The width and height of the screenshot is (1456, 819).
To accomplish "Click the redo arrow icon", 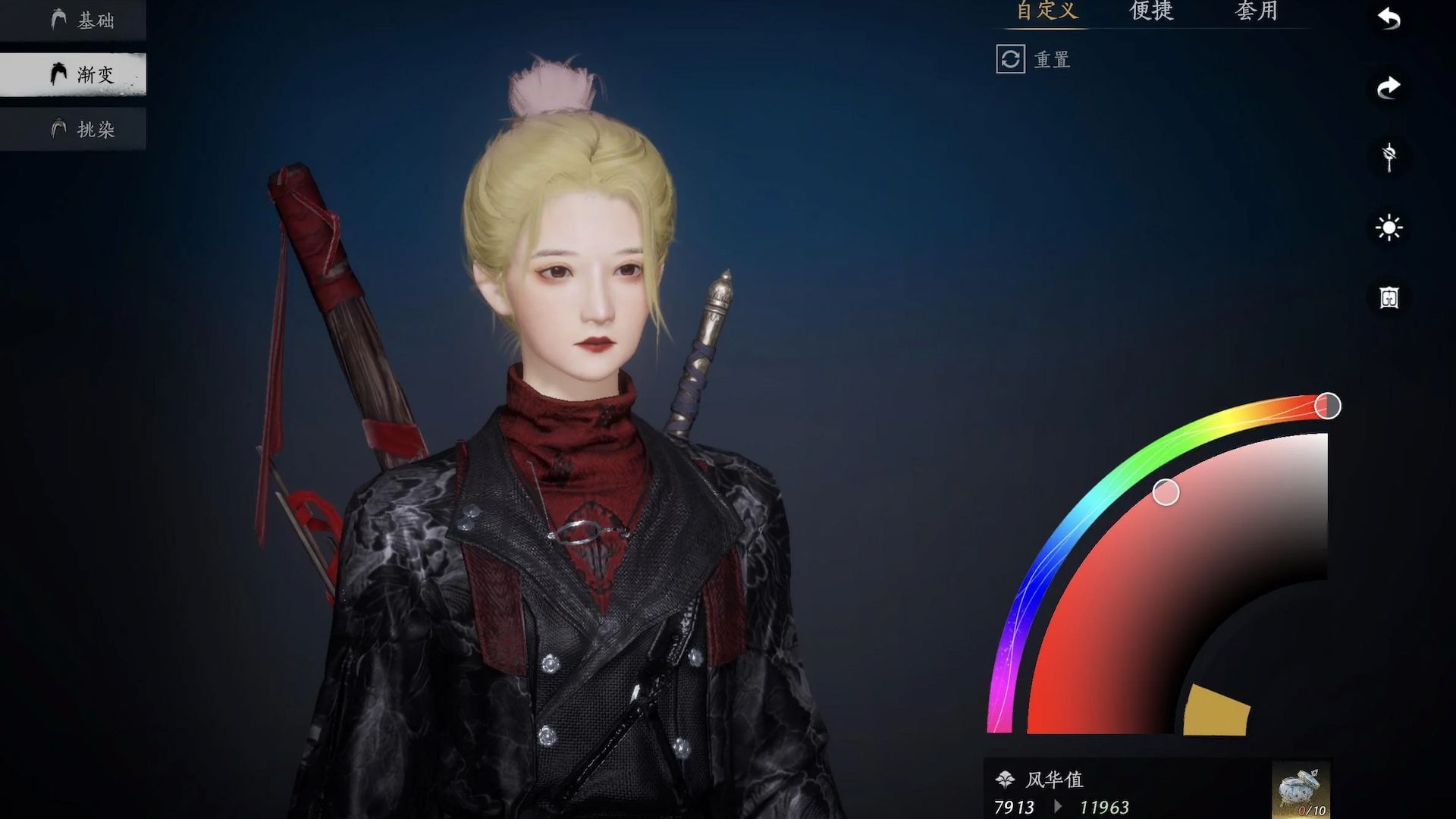I will (x=1388, y=86).
